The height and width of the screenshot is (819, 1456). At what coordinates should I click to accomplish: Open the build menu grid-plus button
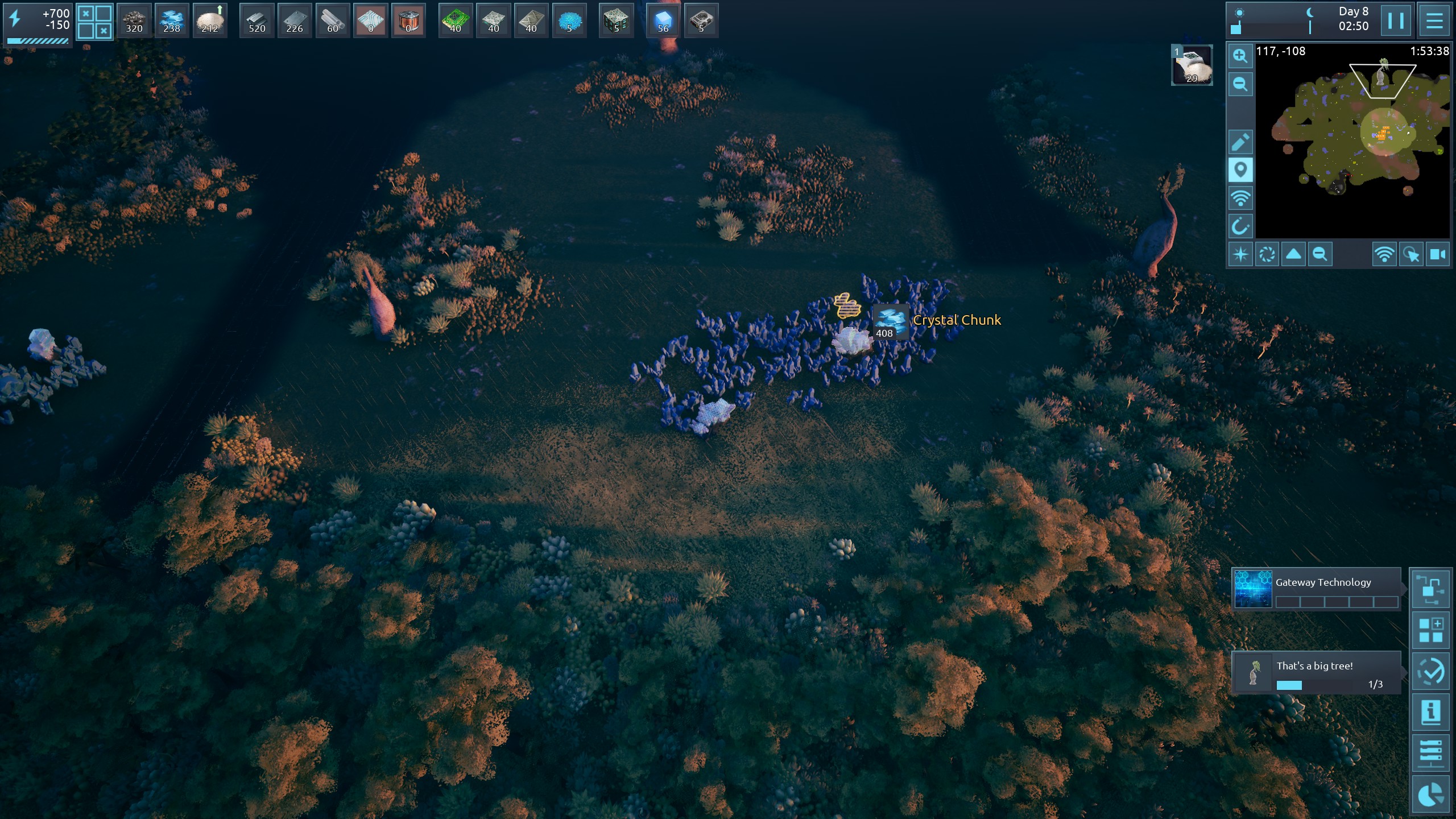click(x=1430, y=631)
